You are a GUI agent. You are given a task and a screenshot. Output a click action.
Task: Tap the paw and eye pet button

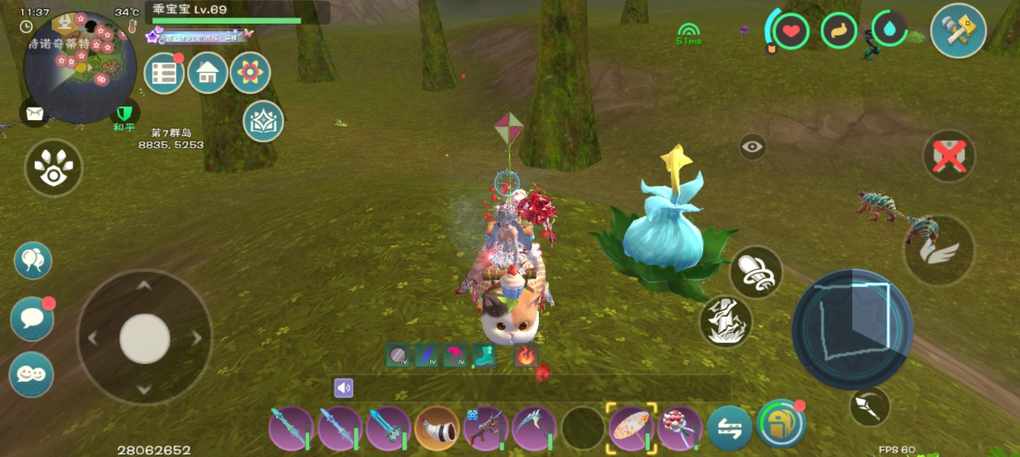click(53, 168)
